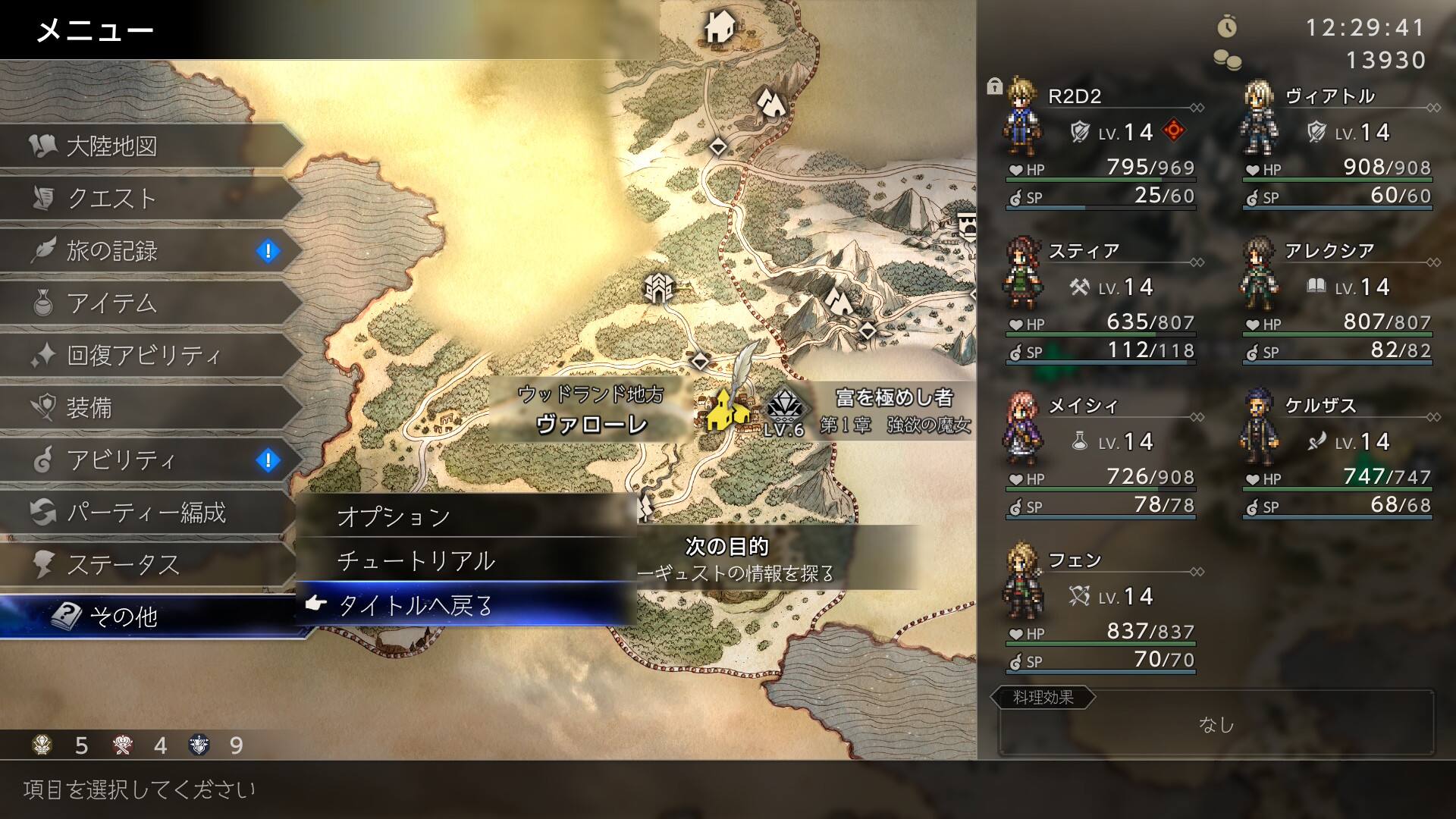Open the ステータス menu entry
The width and height of the screenshot is (1456, 819).
coord(144,564)
